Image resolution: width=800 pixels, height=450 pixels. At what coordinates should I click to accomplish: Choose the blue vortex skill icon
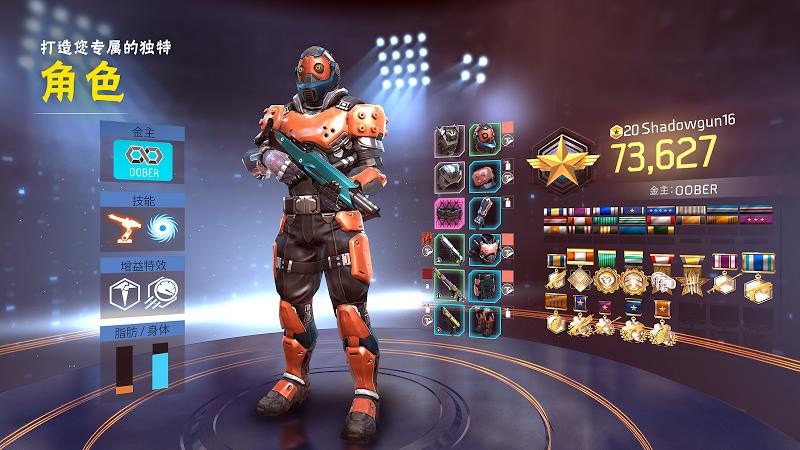click(162, 227)
